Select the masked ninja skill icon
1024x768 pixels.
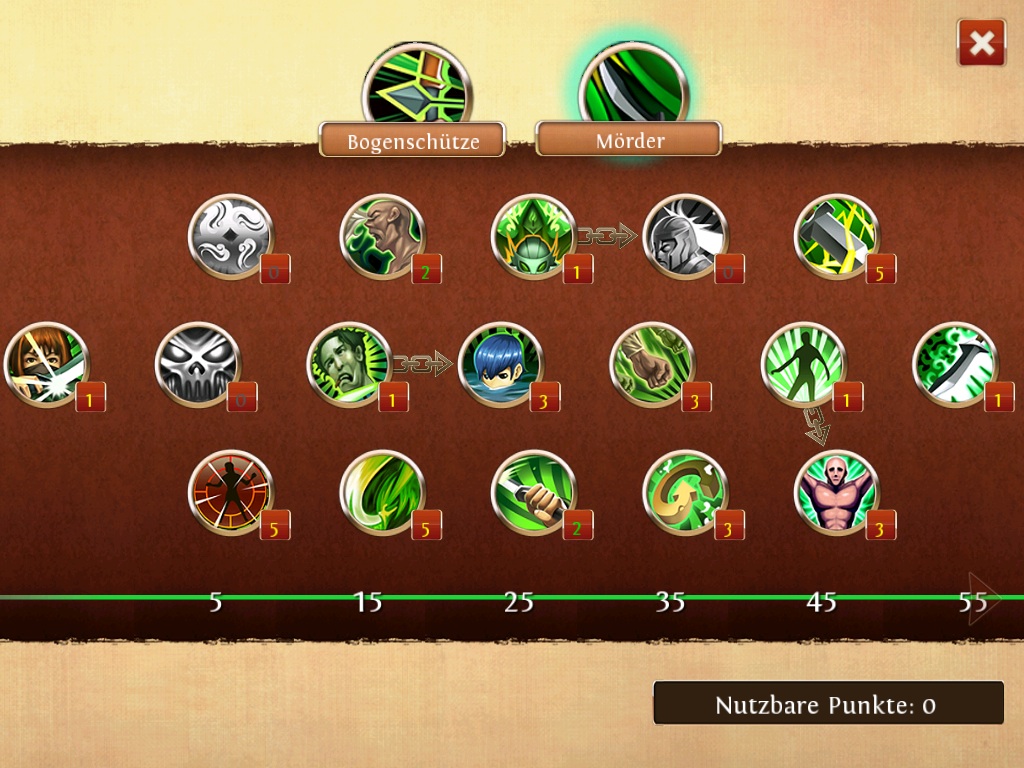click(x=46, y=364)
